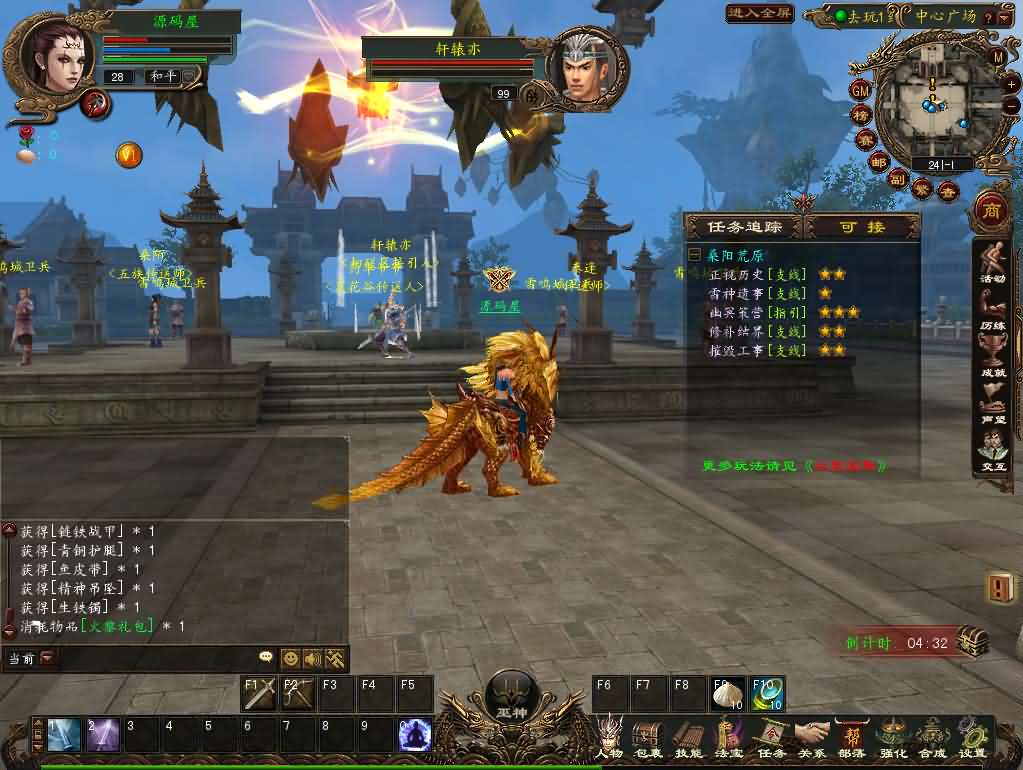The height and width of the screenshot is (770, 1023).
Task: Zoom in the minimap with plus button
Action: [1011, 85]
